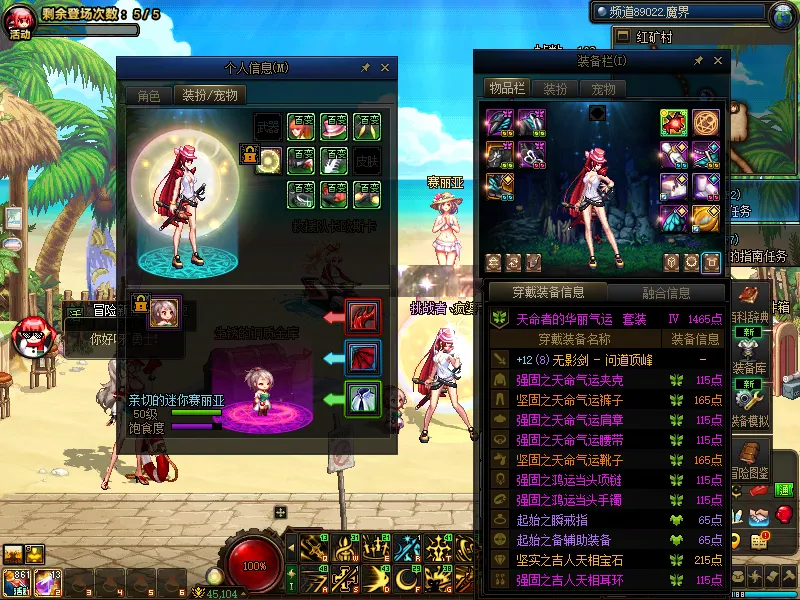The height and width of the screenshot is (600, 800).
Task: Switch to the 角色 character tab
Action: point(148,96)
